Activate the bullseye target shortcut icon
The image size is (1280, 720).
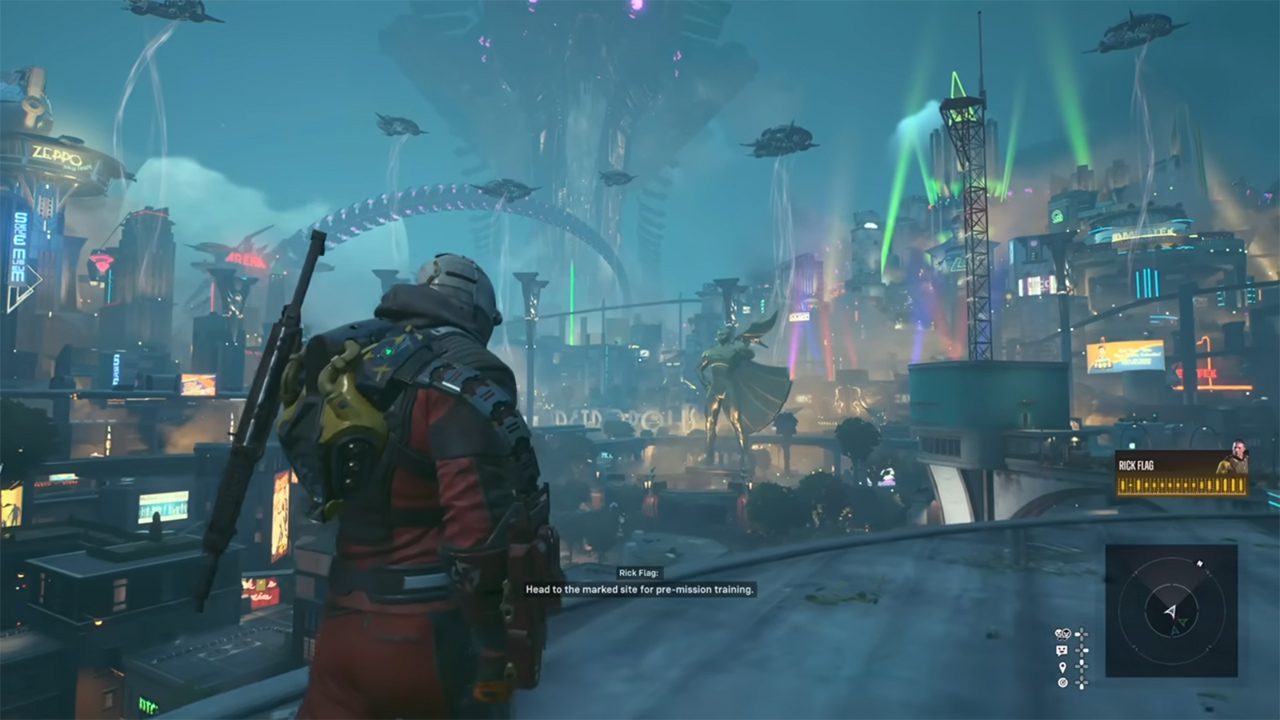[x=1063, y=682]
